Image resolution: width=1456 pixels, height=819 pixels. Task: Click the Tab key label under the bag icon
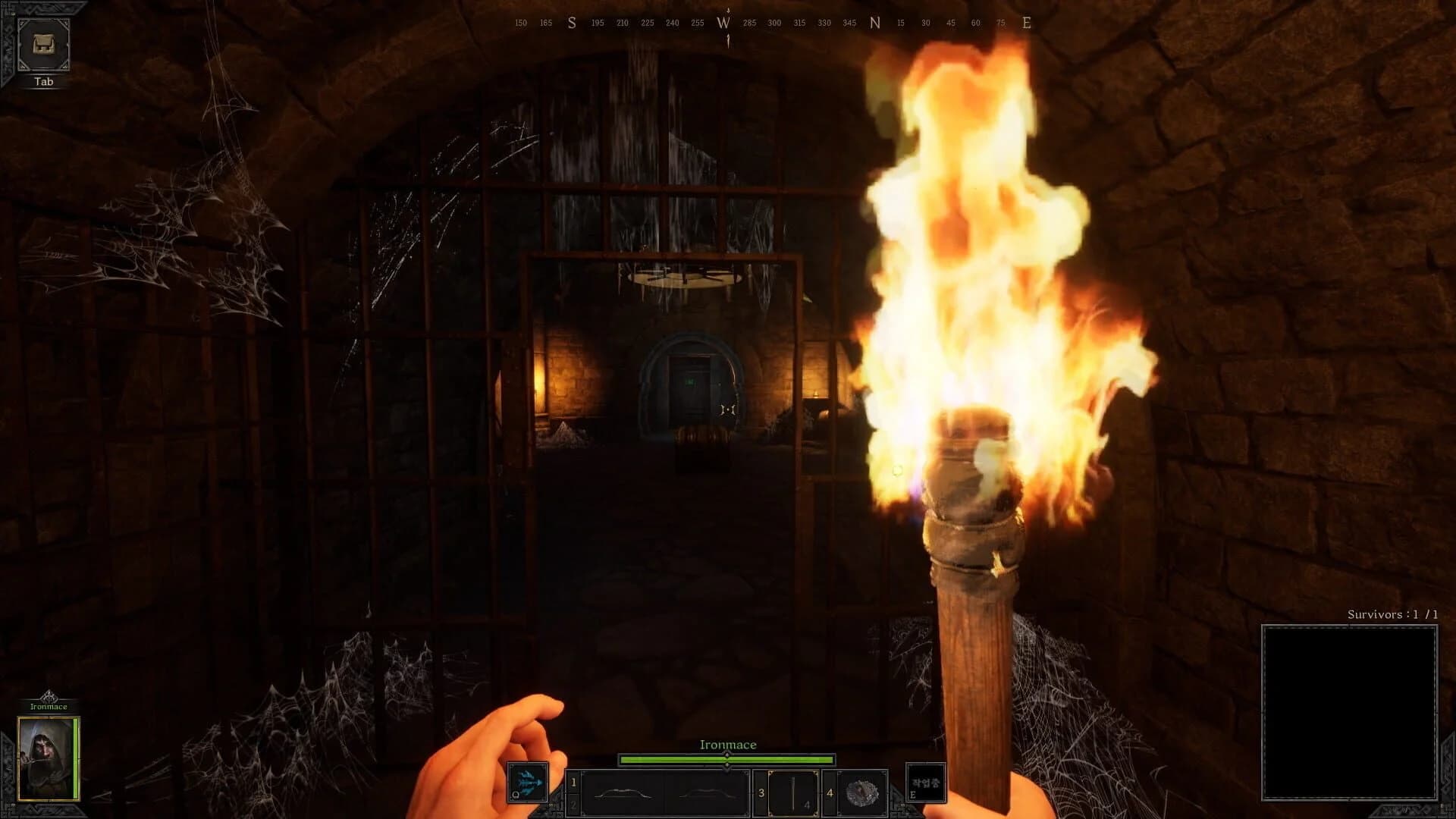click(43, 82)
